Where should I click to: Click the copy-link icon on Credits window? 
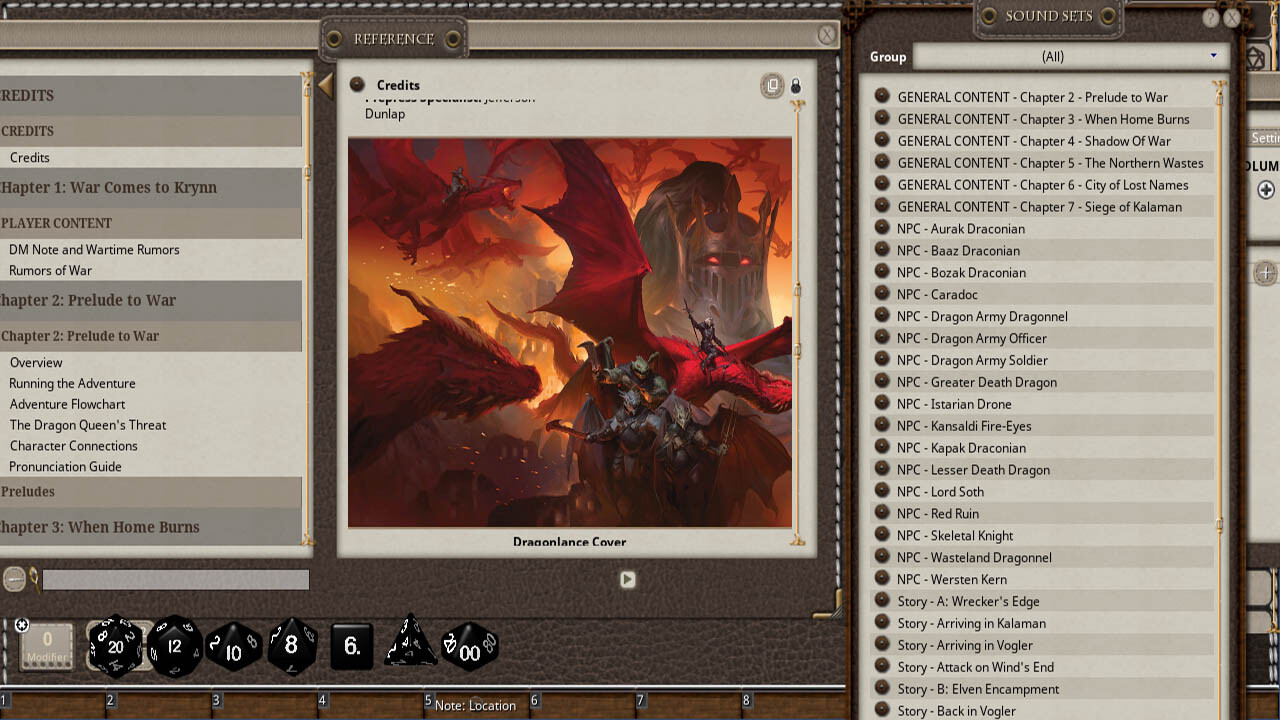click(772, 86)
